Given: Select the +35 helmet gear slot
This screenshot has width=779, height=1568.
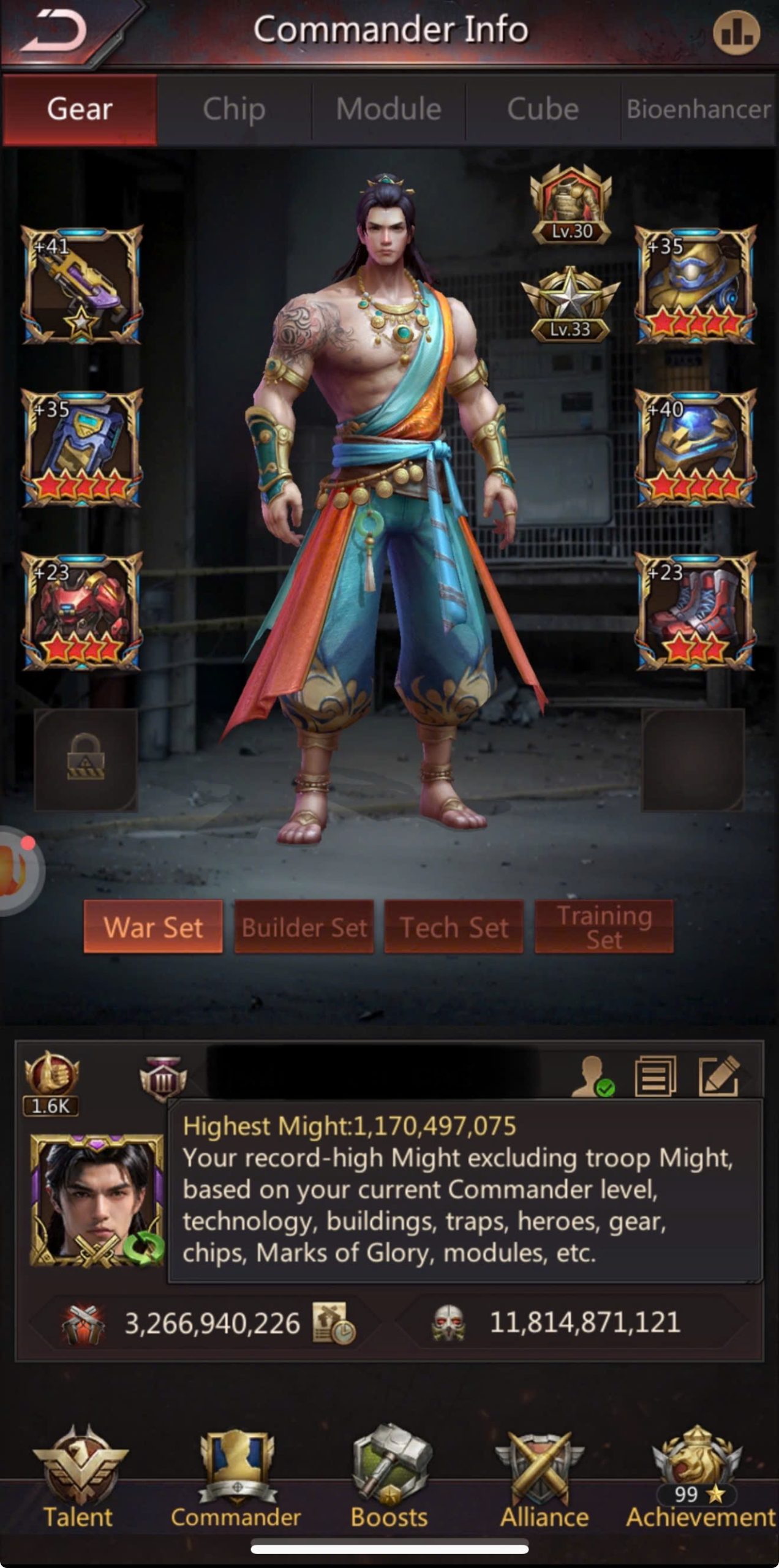Looking at the screenshot, I should tap(696, 285).
